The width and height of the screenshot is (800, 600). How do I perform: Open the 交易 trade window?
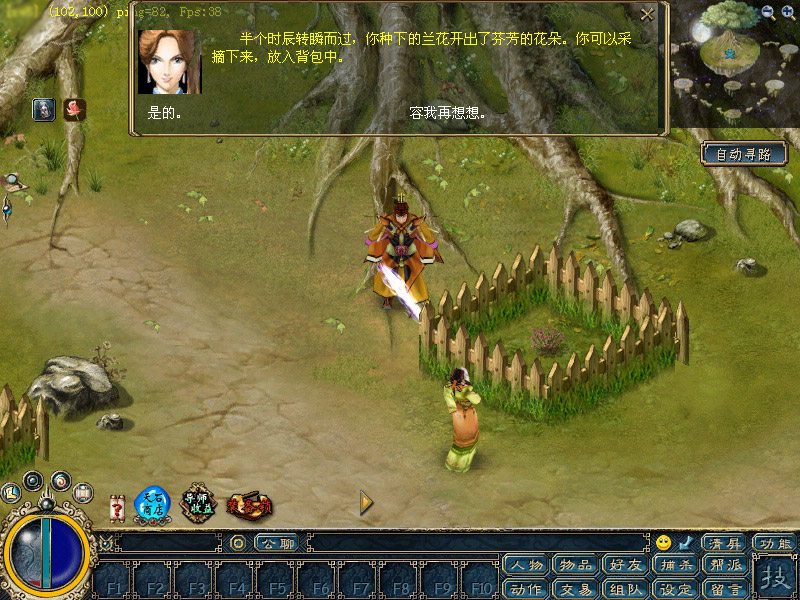coord(575,588)
